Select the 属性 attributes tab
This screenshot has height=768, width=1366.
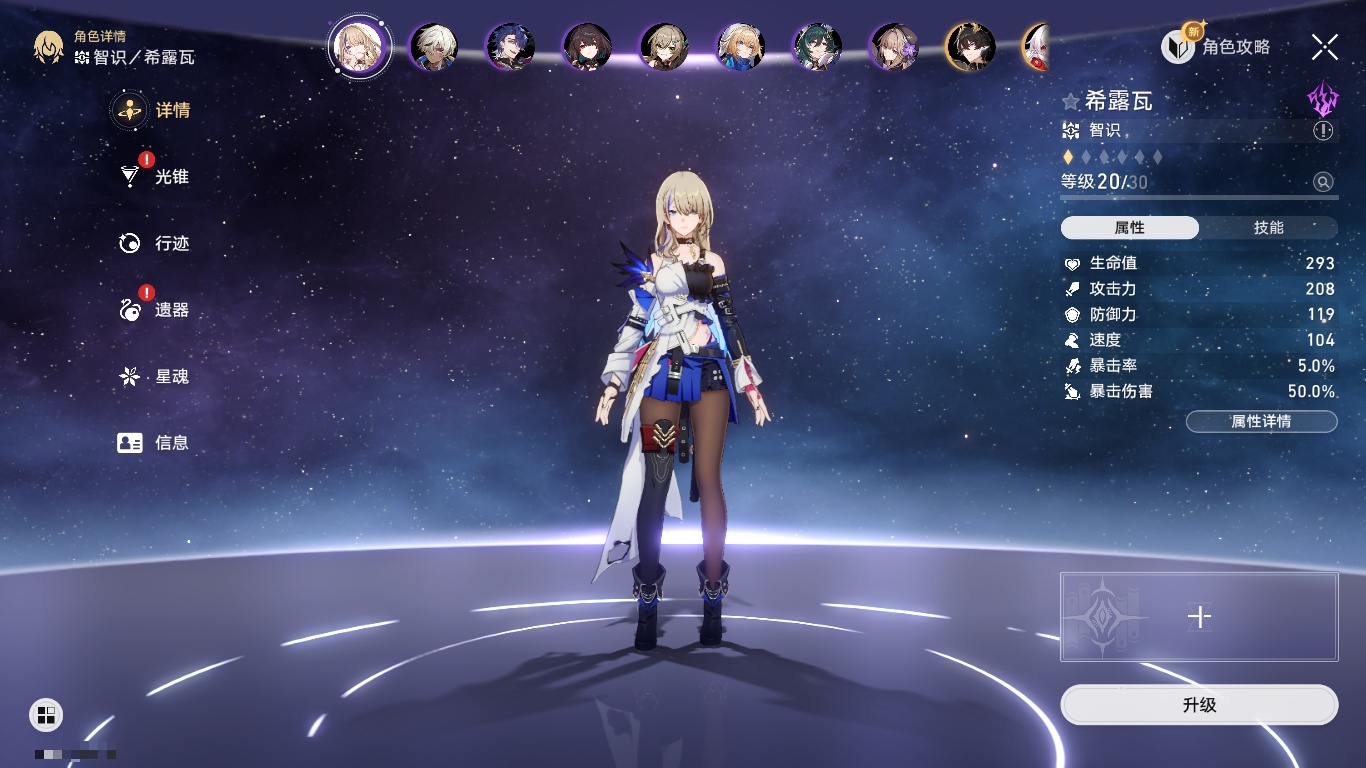[1129, 228]
